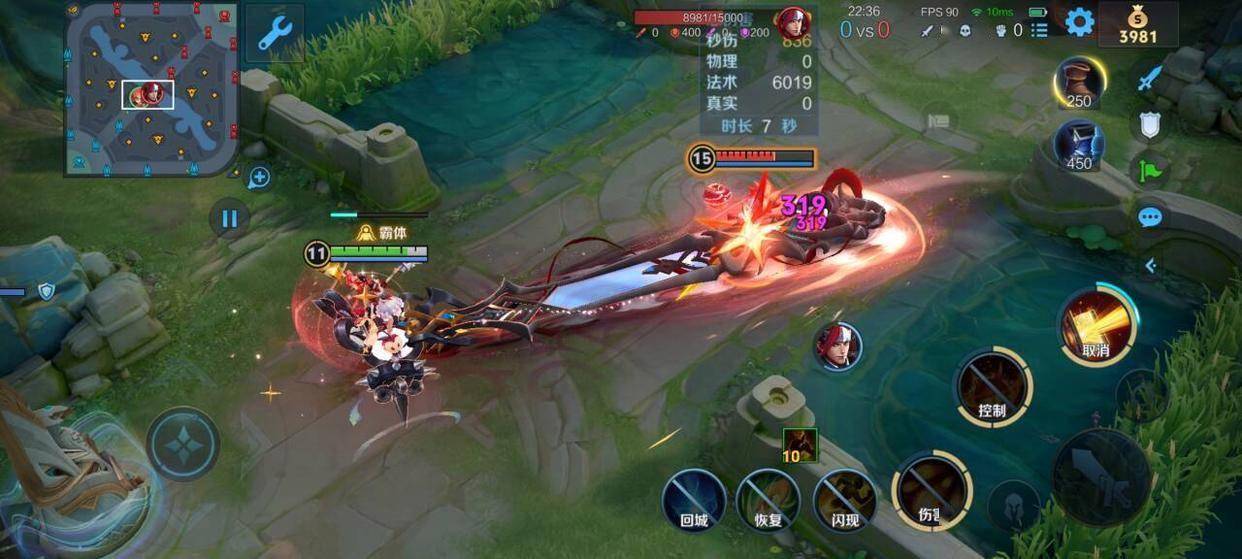Viewport: 1242px width, 559px height.
Task: Use the 恢复 heal spell
Action: 768,499
